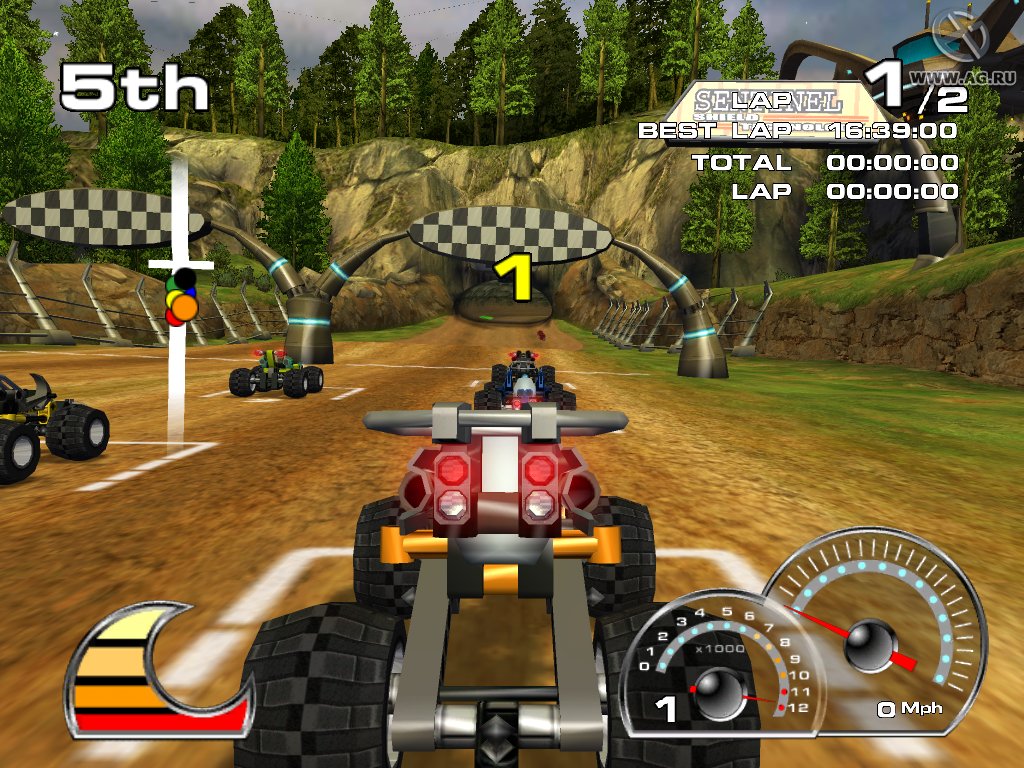Click the vertical race progress tracker
The width and height of the screenshot is (1024, 768).
tap(179, 298)
